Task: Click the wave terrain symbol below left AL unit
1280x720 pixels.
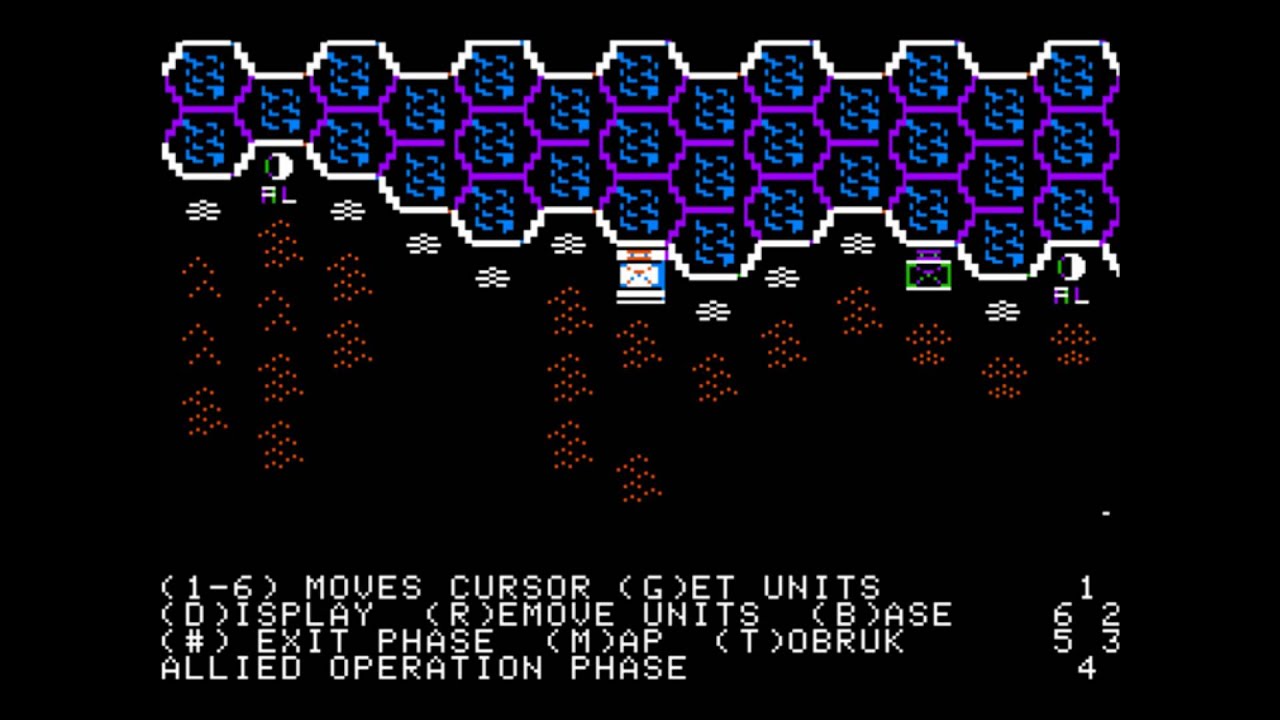Action: click(x=204, y=211)
